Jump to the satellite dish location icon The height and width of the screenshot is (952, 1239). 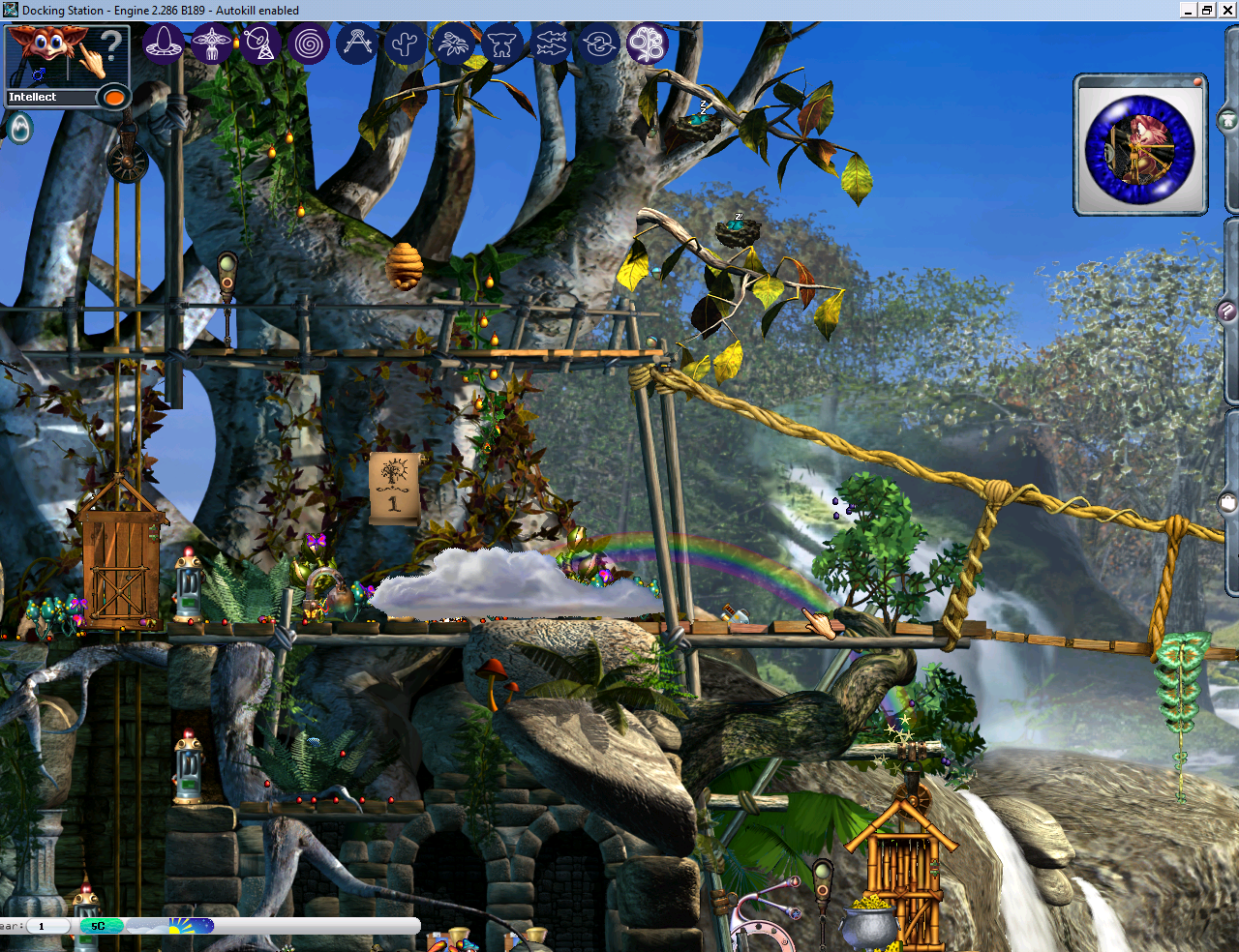[260, 44]
